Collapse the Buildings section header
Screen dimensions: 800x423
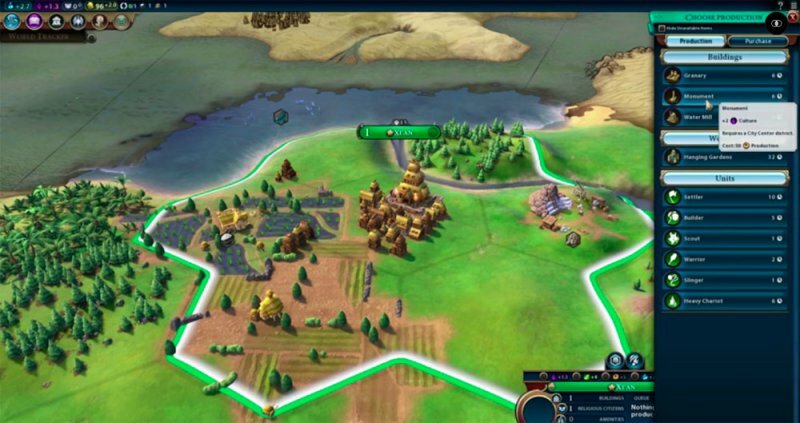[x=724, y=58]
